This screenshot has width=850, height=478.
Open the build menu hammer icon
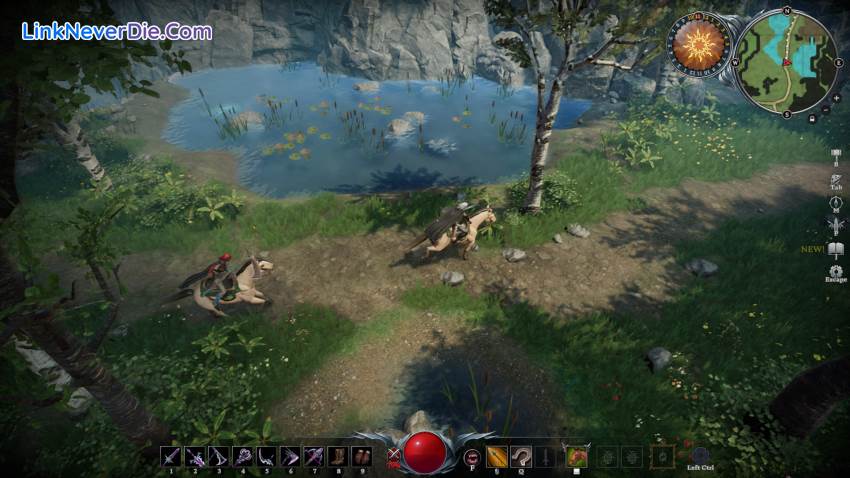(836, 156)
